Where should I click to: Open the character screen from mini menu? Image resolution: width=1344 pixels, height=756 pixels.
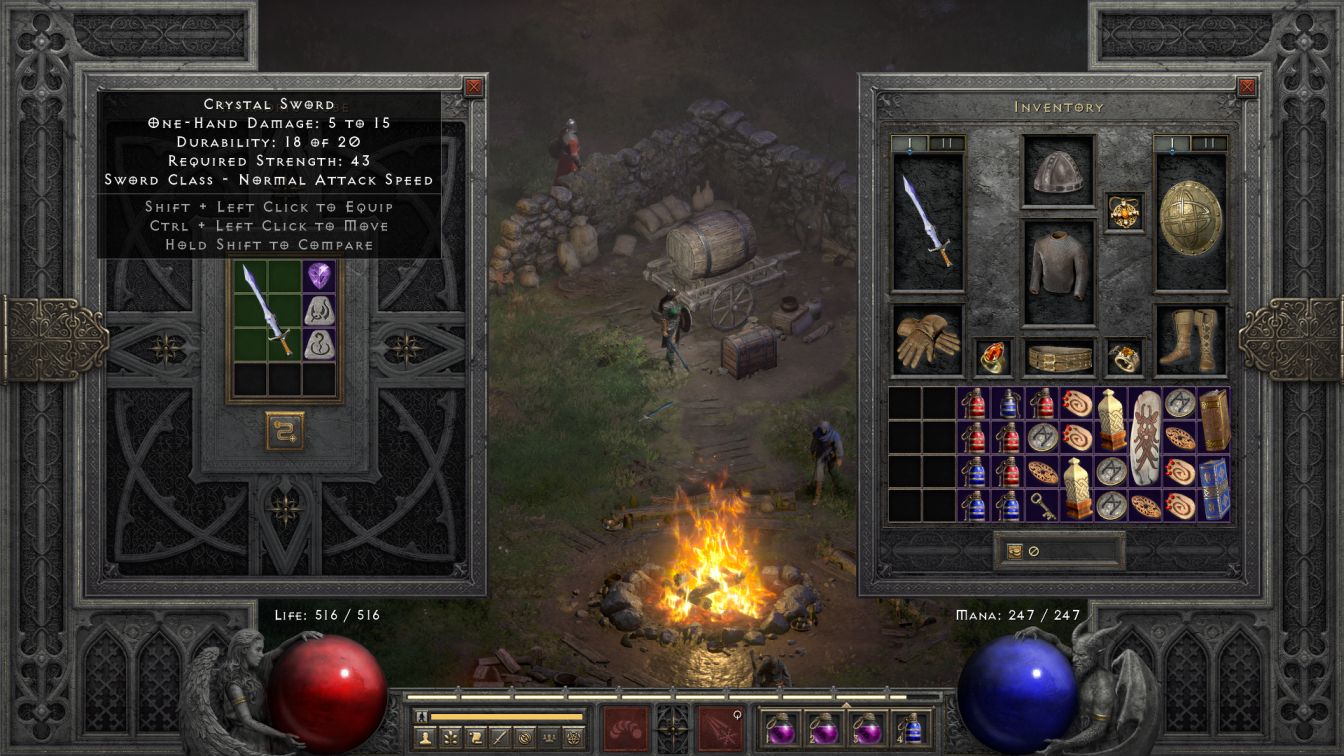423,738
